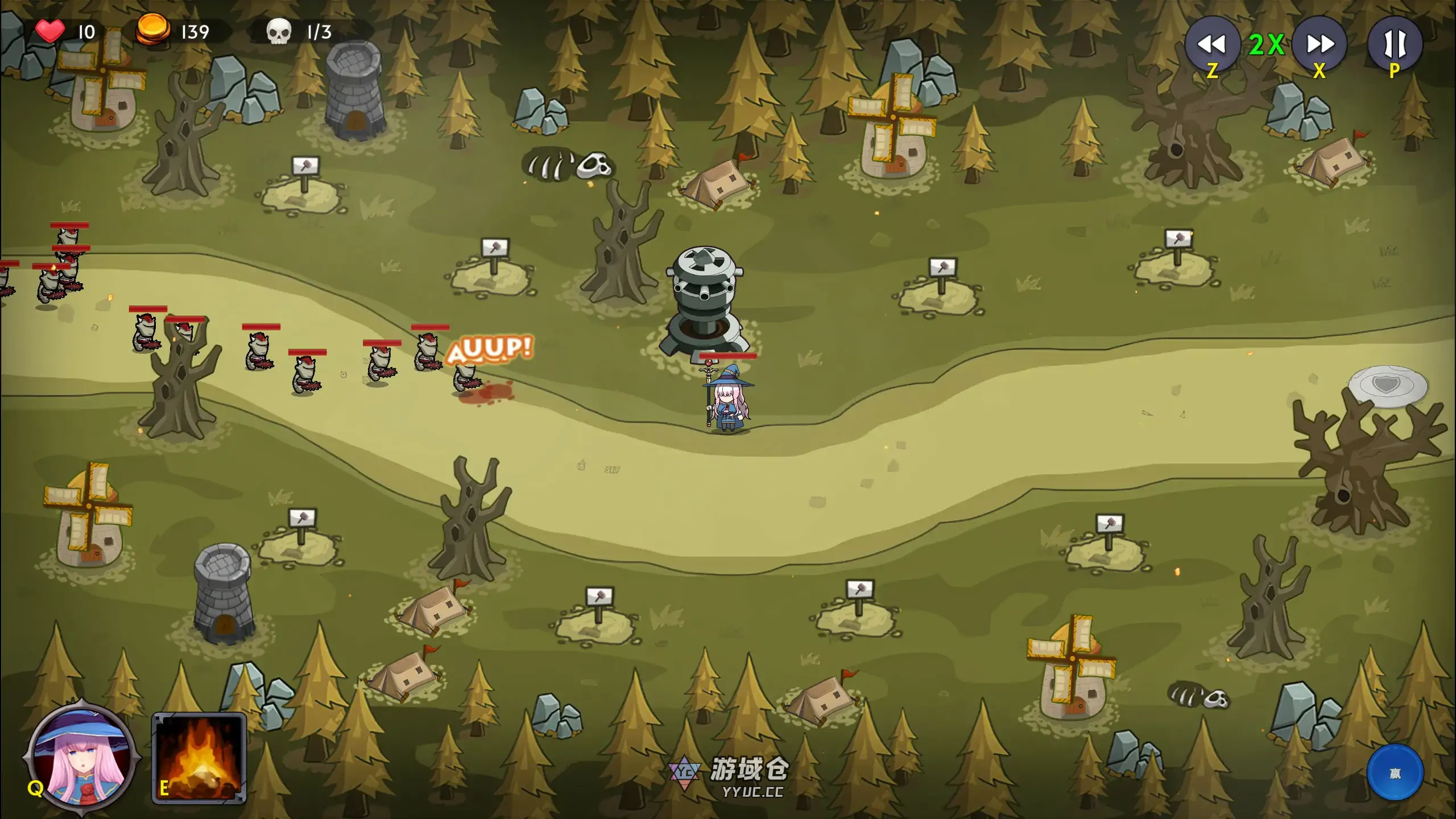The height and width of the screenshot is (819, 1456).
Task: Click the heart lives counter icon
Action: point(50,31)
